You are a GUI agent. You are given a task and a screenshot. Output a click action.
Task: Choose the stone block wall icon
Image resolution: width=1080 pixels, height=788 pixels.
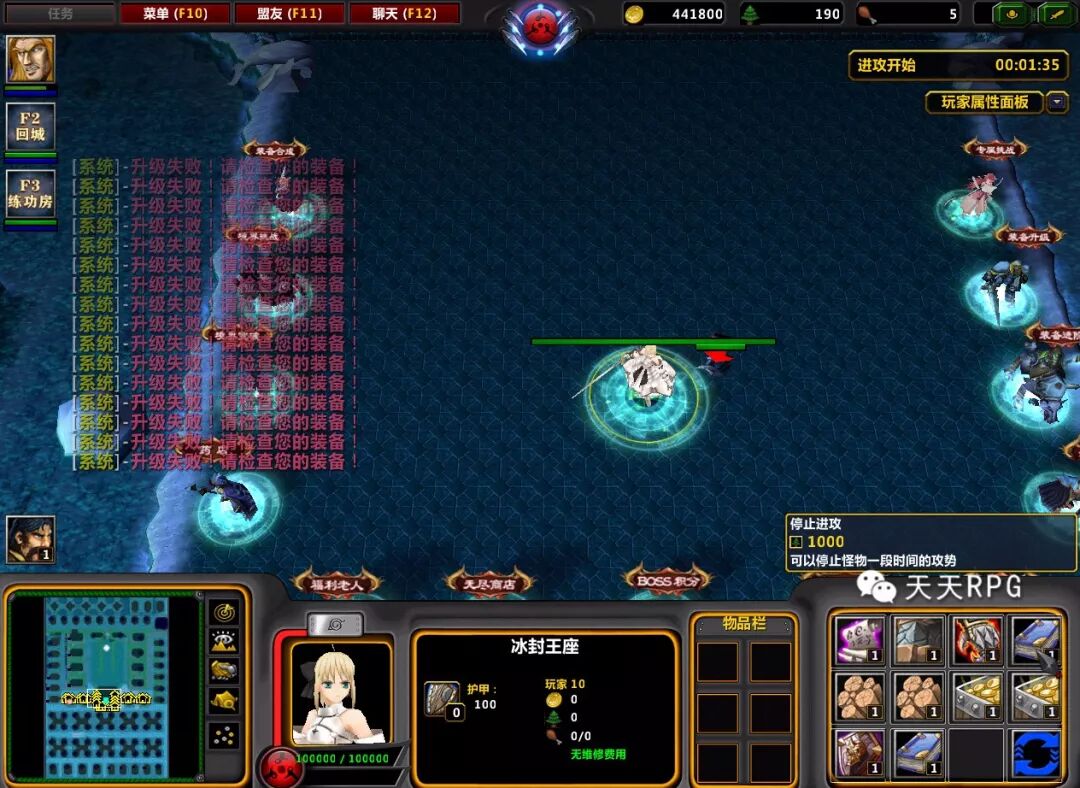pyautogui.click(x=917, y=640)
